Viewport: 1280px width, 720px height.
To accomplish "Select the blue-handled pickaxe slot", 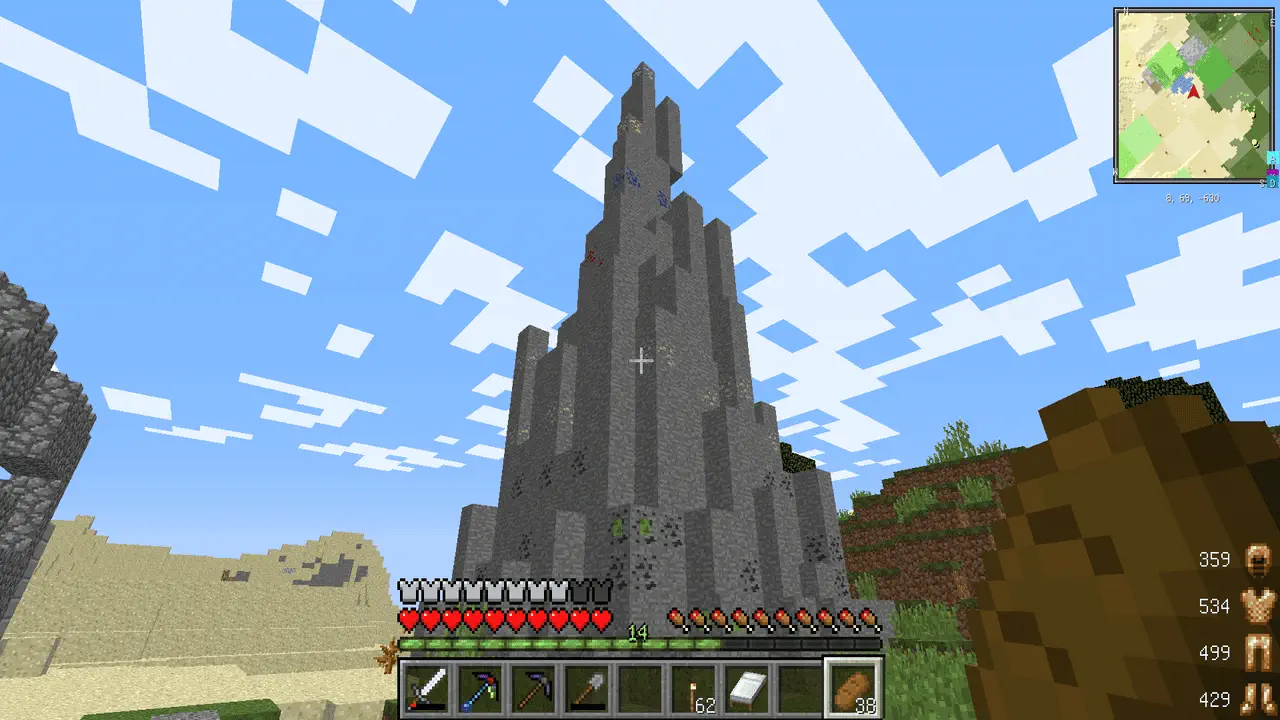I will pos(479,690).
